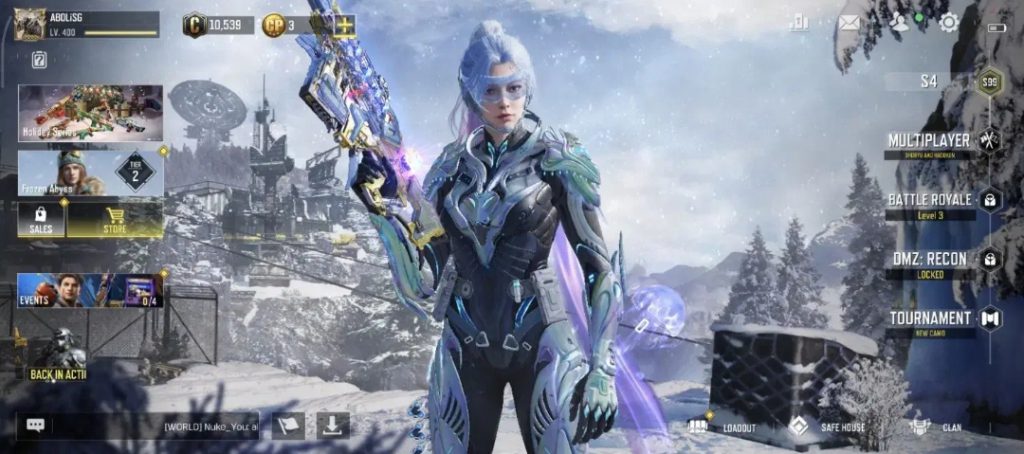Open the Loadout screen
Image resolution: width=1024 pixels, height=454 pixels.
coord(725,427)
